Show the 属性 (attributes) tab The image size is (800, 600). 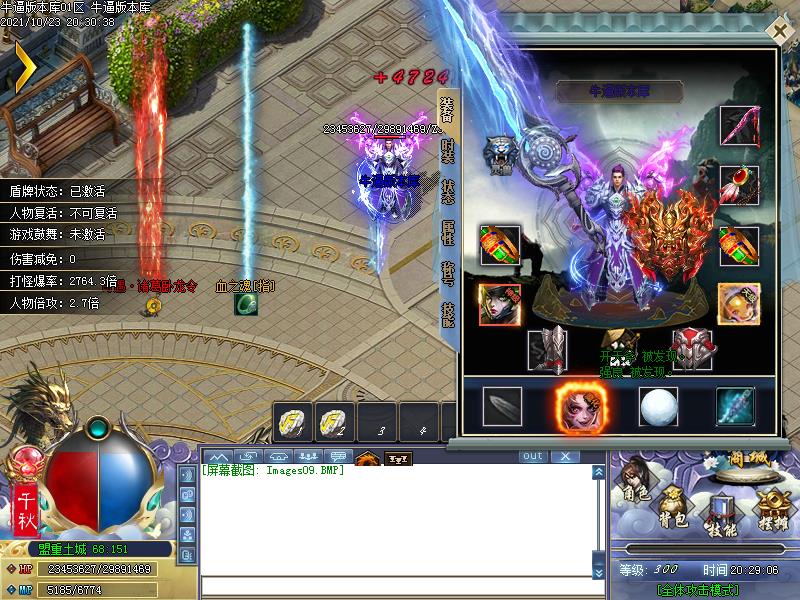point(448,232)
